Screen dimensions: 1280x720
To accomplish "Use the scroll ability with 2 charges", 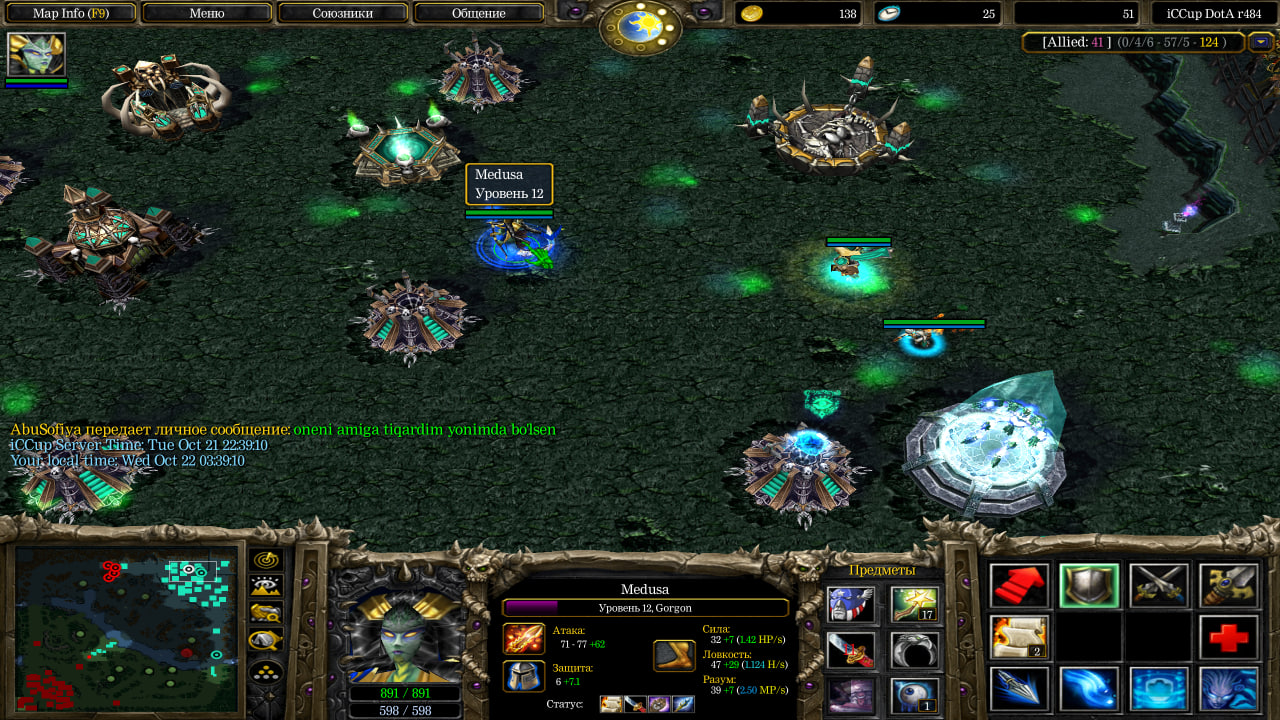I will tap(1019, 637).
